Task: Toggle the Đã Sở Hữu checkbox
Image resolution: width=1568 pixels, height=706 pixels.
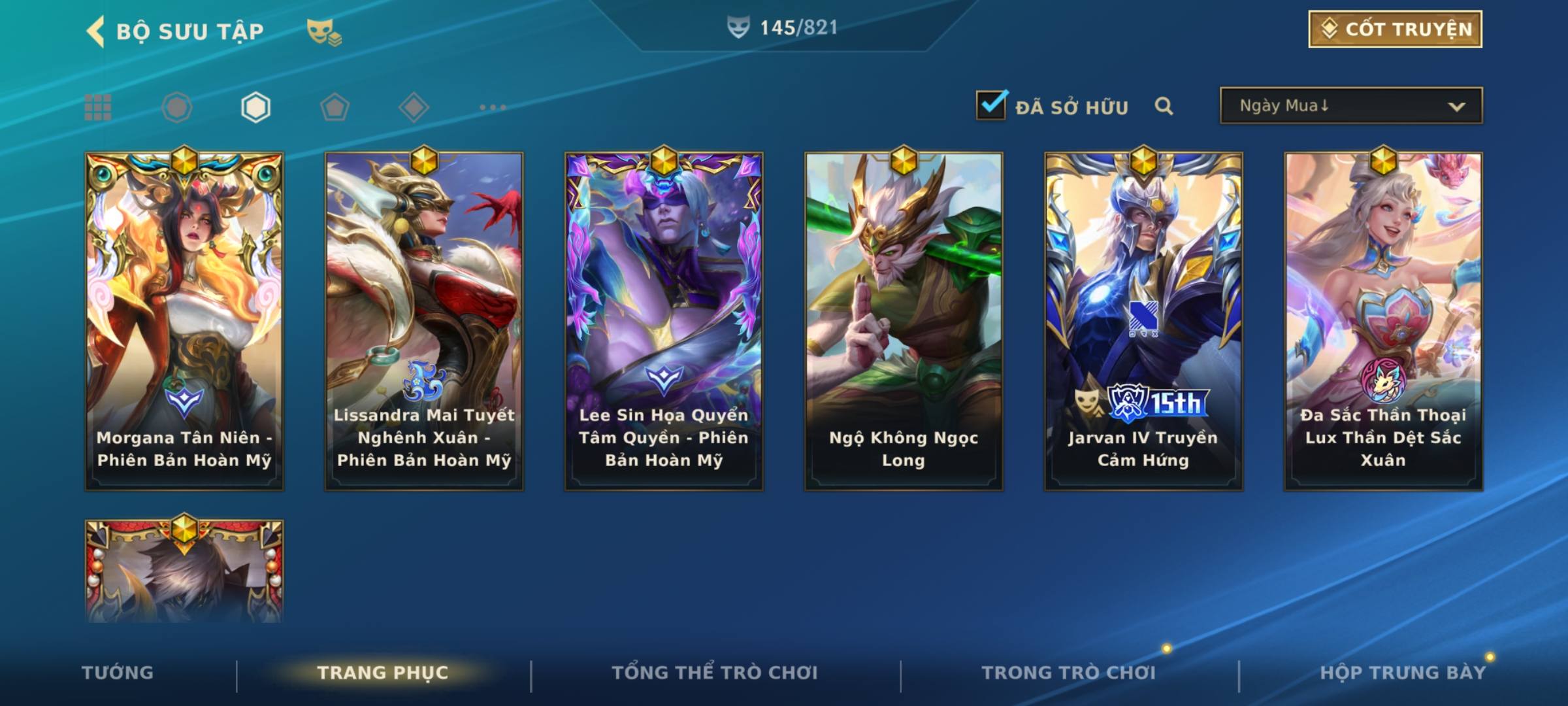Action: click(991, 106)
